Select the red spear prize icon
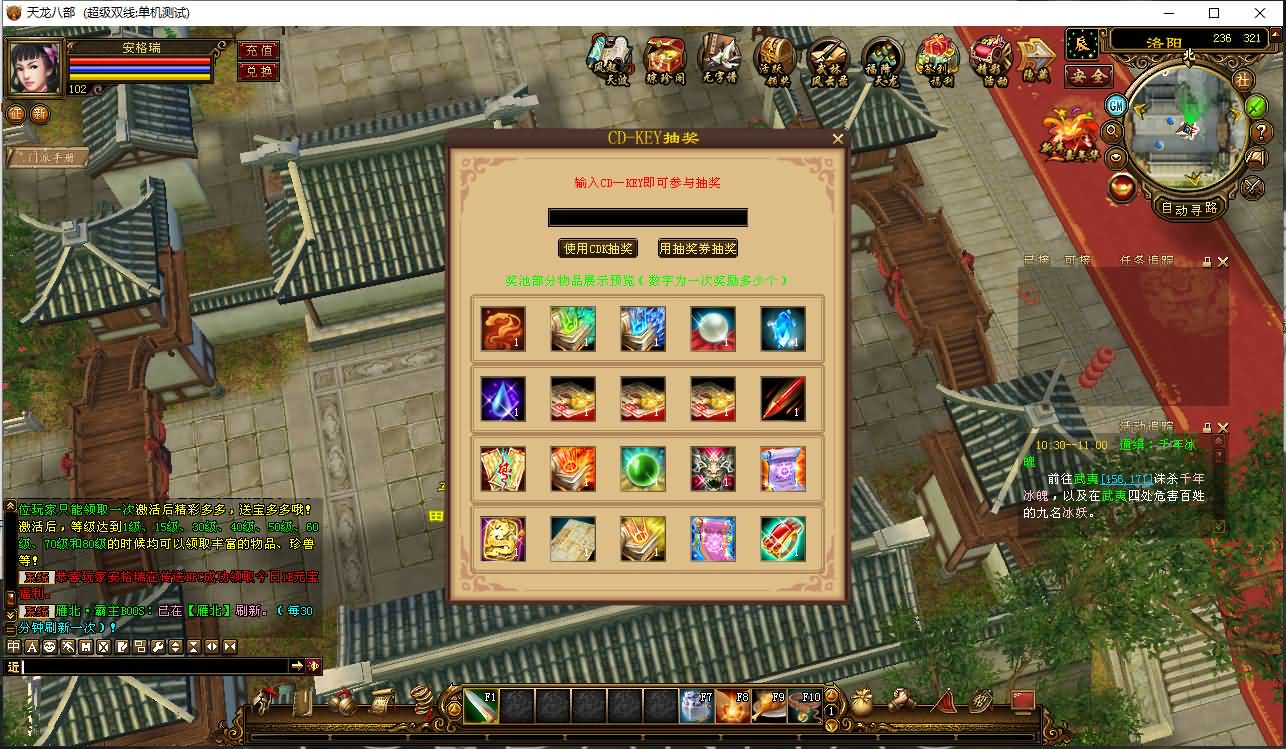Image resolution: width=1286 pixels, height=749 pixels. point(782,398)
